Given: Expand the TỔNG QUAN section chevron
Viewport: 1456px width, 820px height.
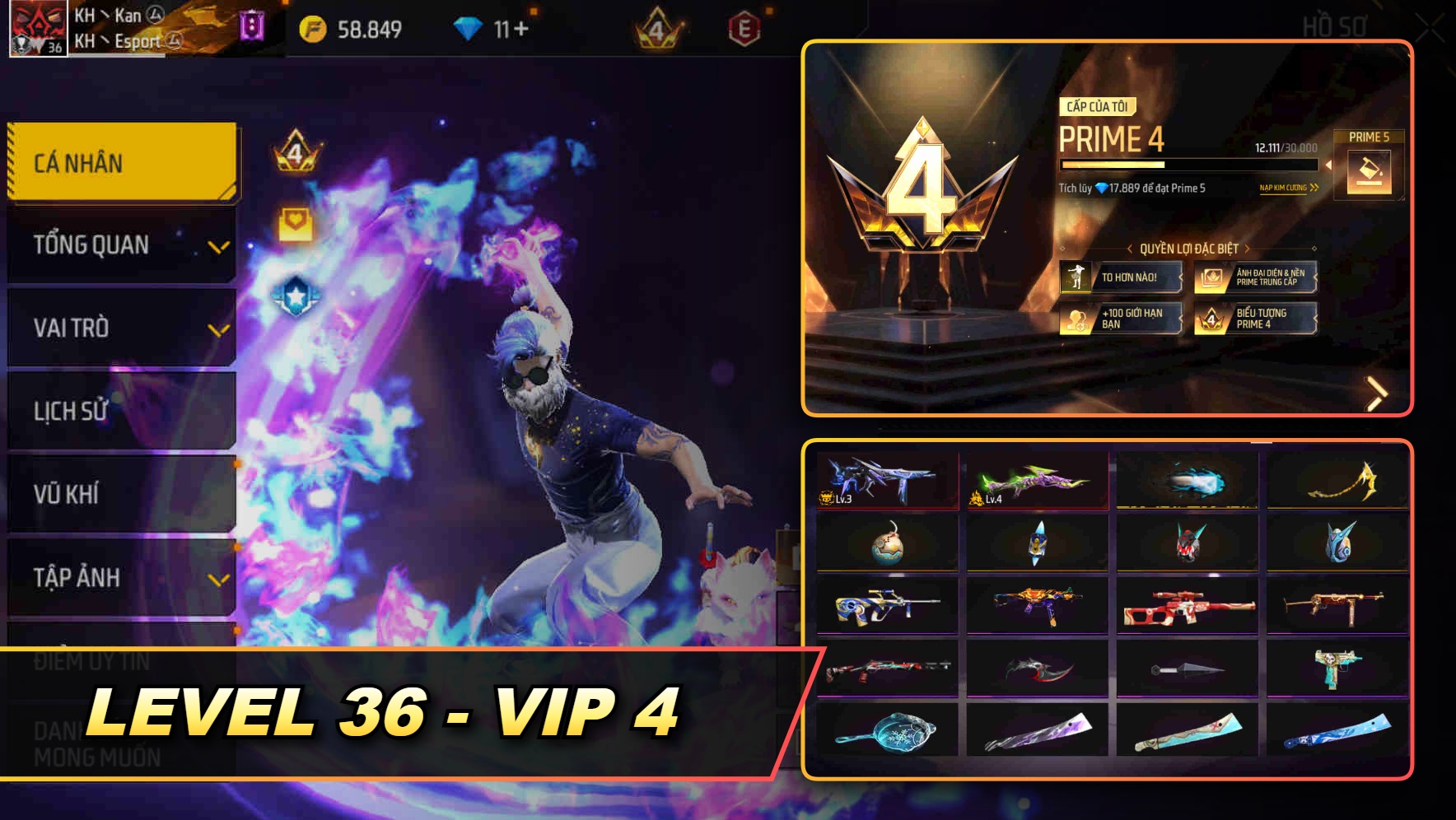Looking at the screenshot, I should pos(219,247).
